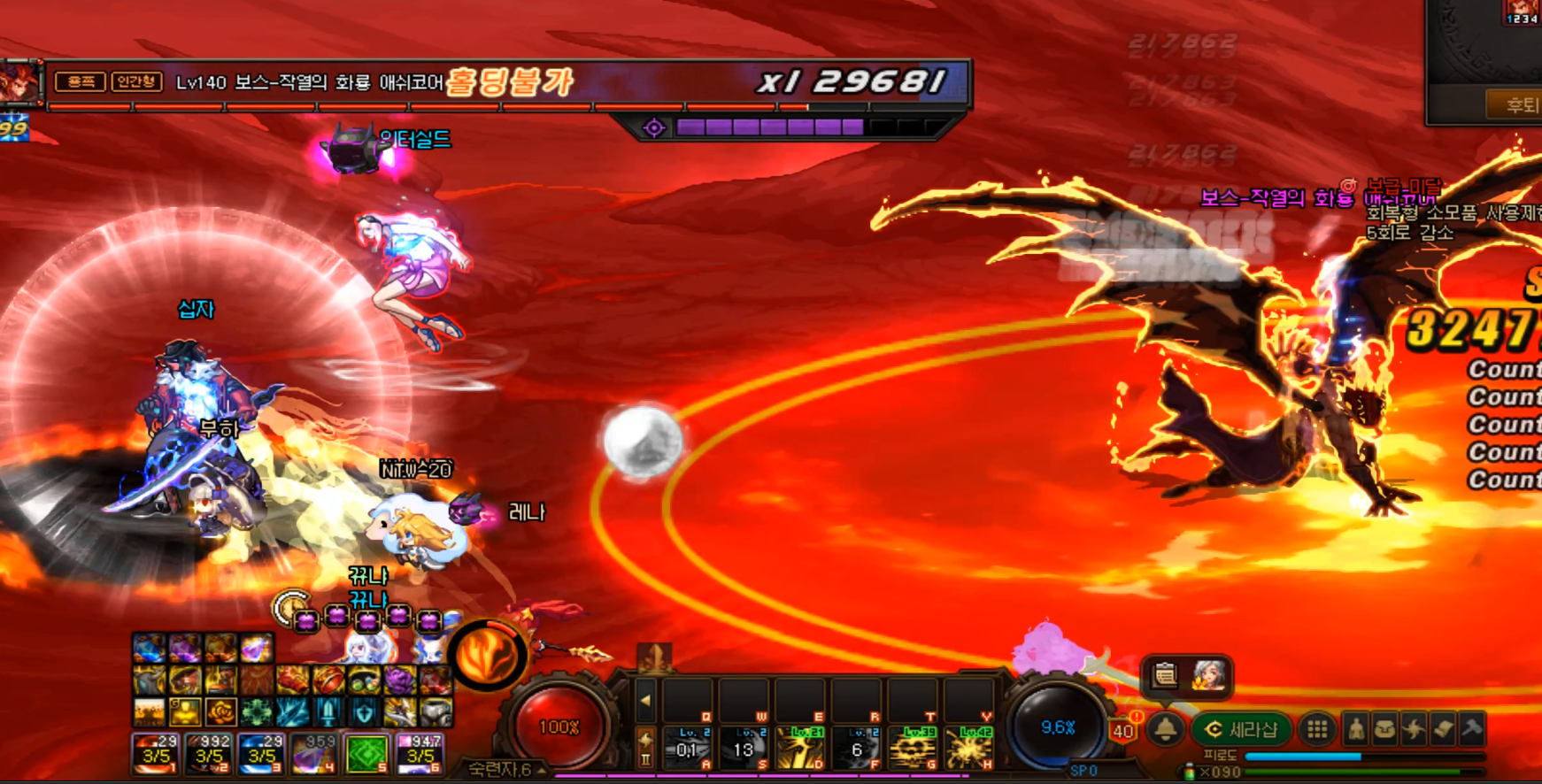Use the purple gem consumable in slot 4
This screenshot has width=1542, height=784.
(313, 754)
